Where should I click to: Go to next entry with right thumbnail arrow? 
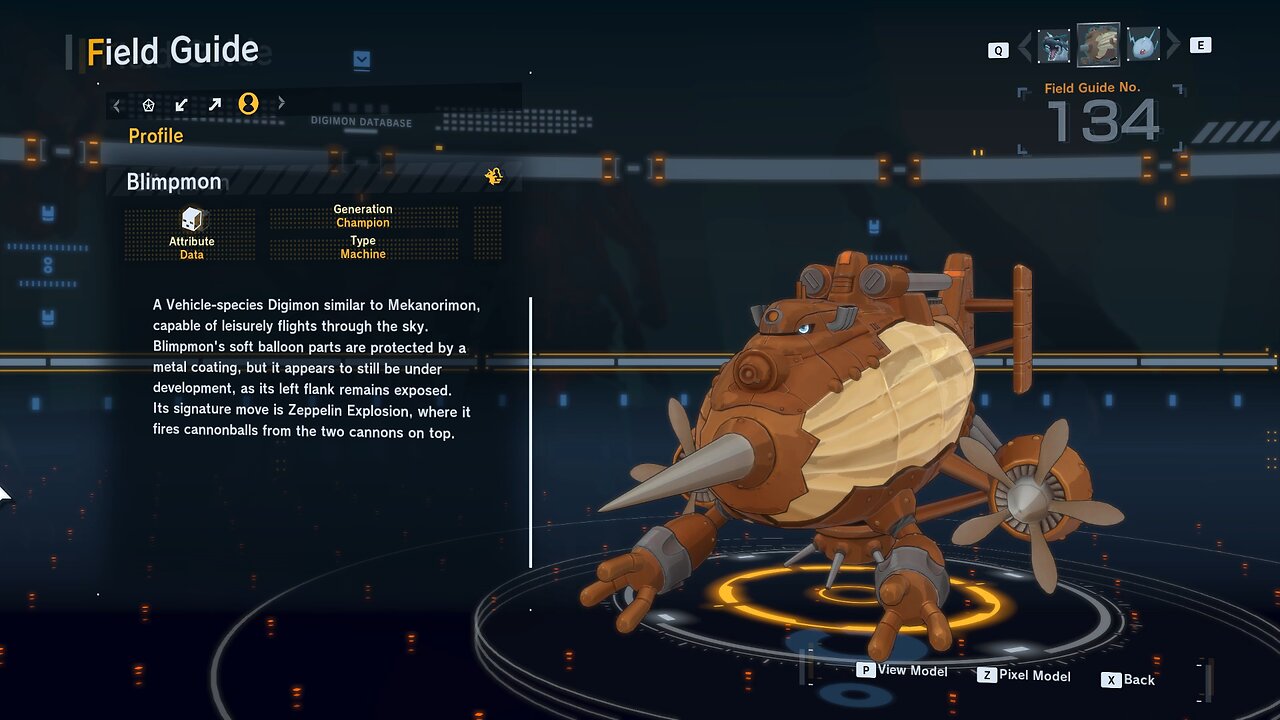coord(1173,45)
